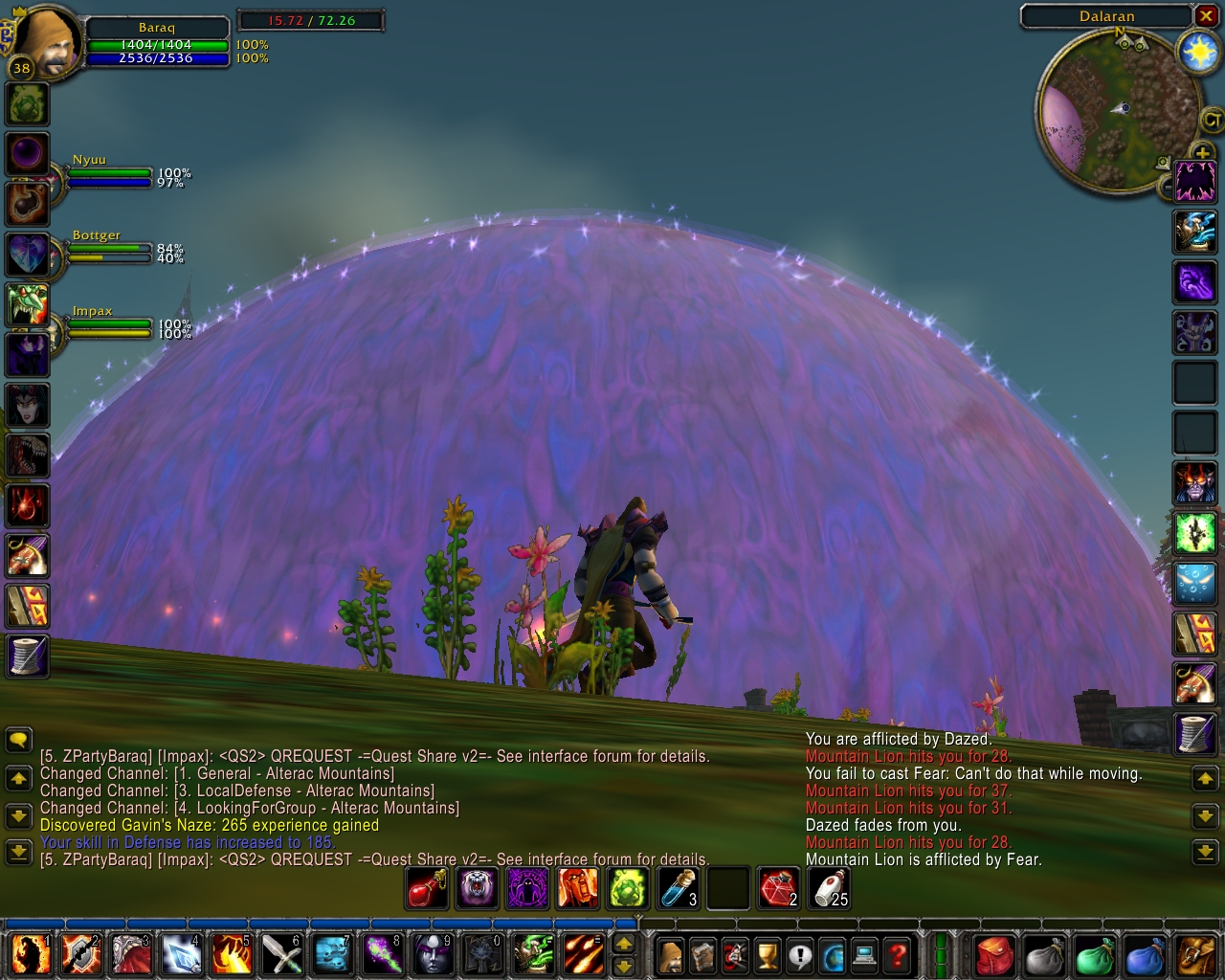
Task: Cast the ability in action slot 1
Action: 31,954
